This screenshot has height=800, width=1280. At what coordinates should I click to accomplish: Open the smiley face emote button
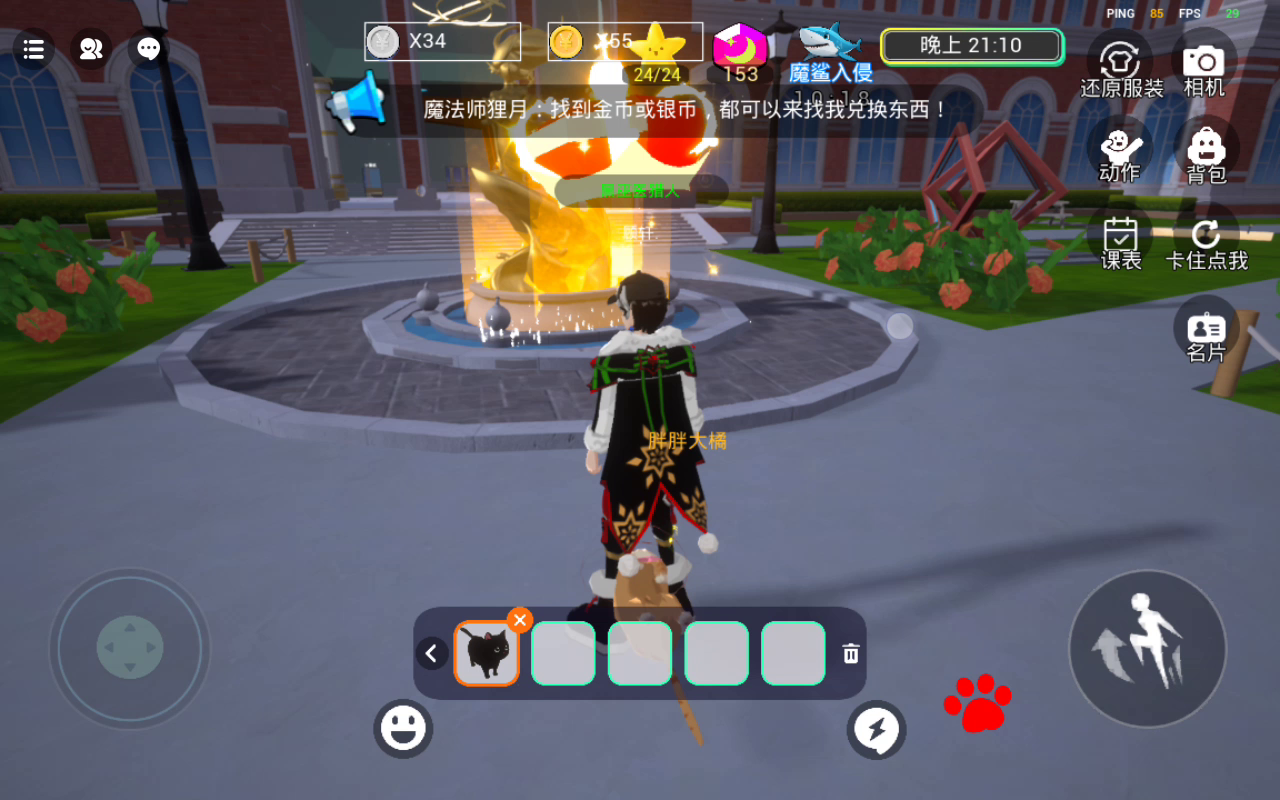pyautogui.click(x=403, y=729)
